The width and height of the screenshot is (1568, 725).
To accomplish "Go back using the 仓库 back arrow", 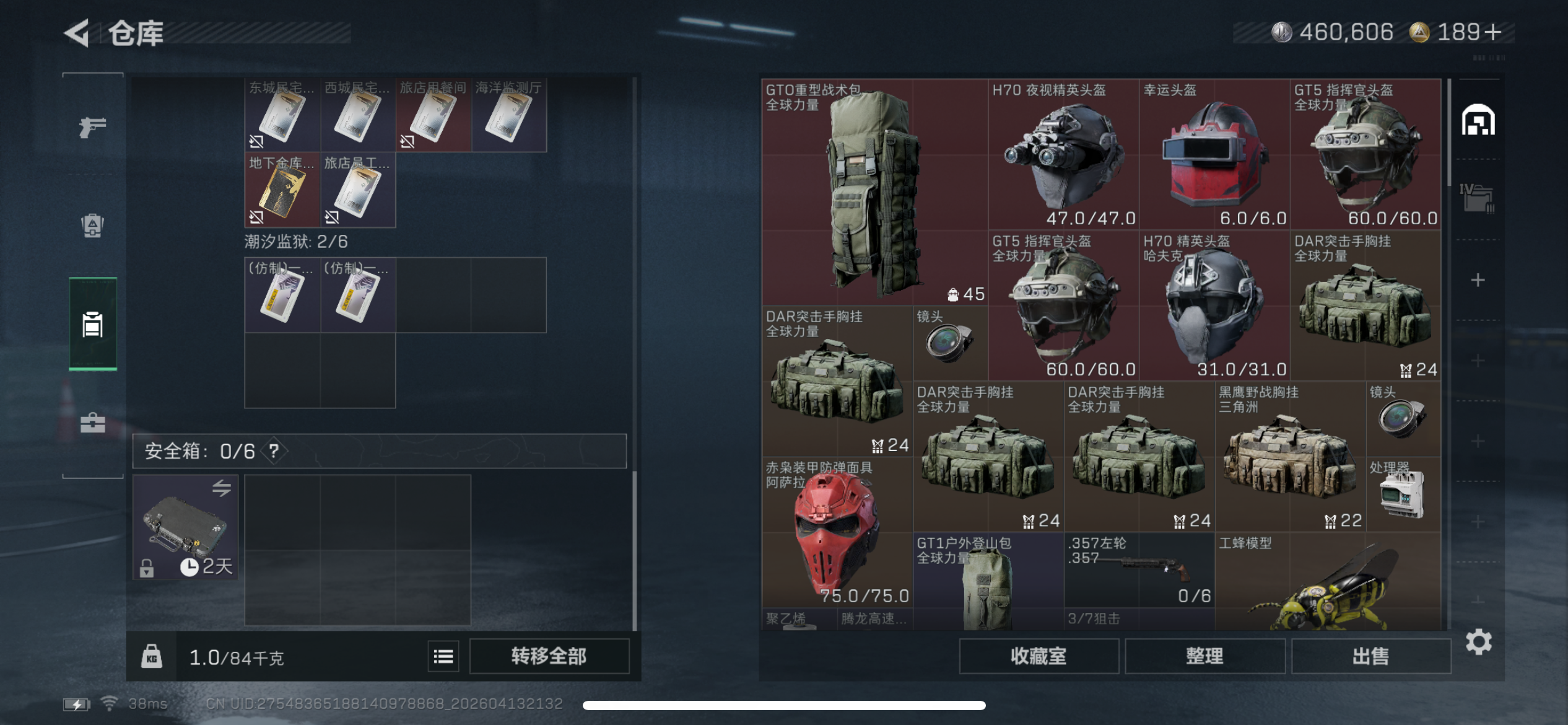I will coord(76,32).
